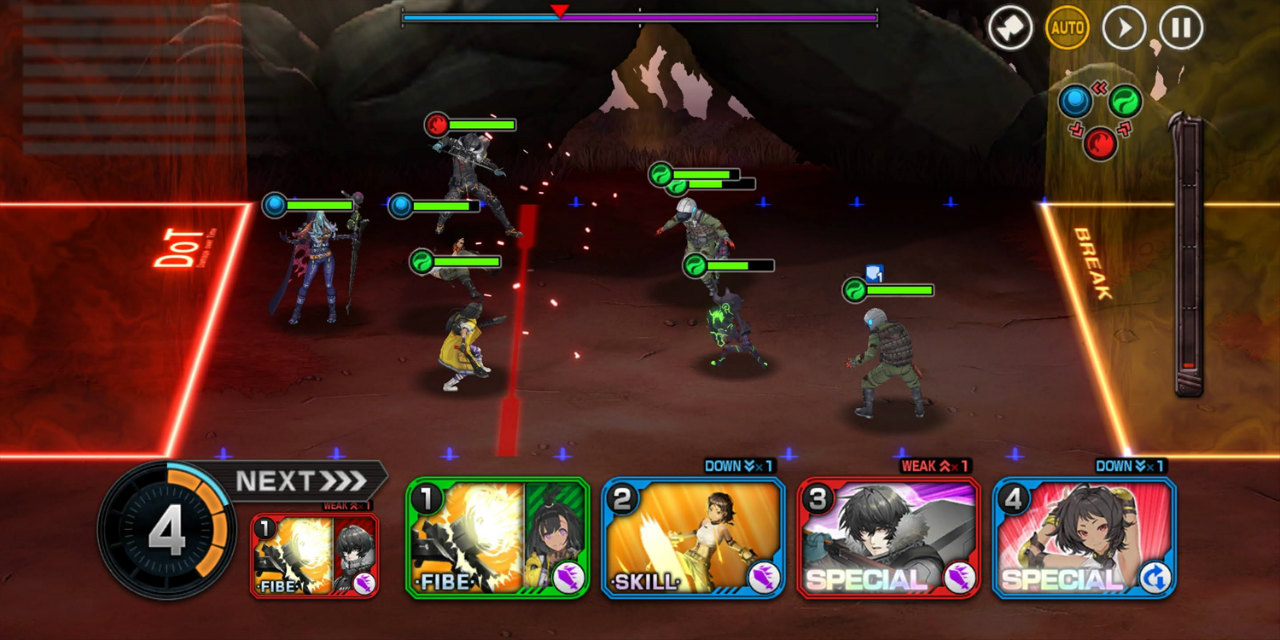Select the SKILL card numbered 2
The height and width of the screenshot is (640, 1280).
pyautogui.click(x=693, y=538)
